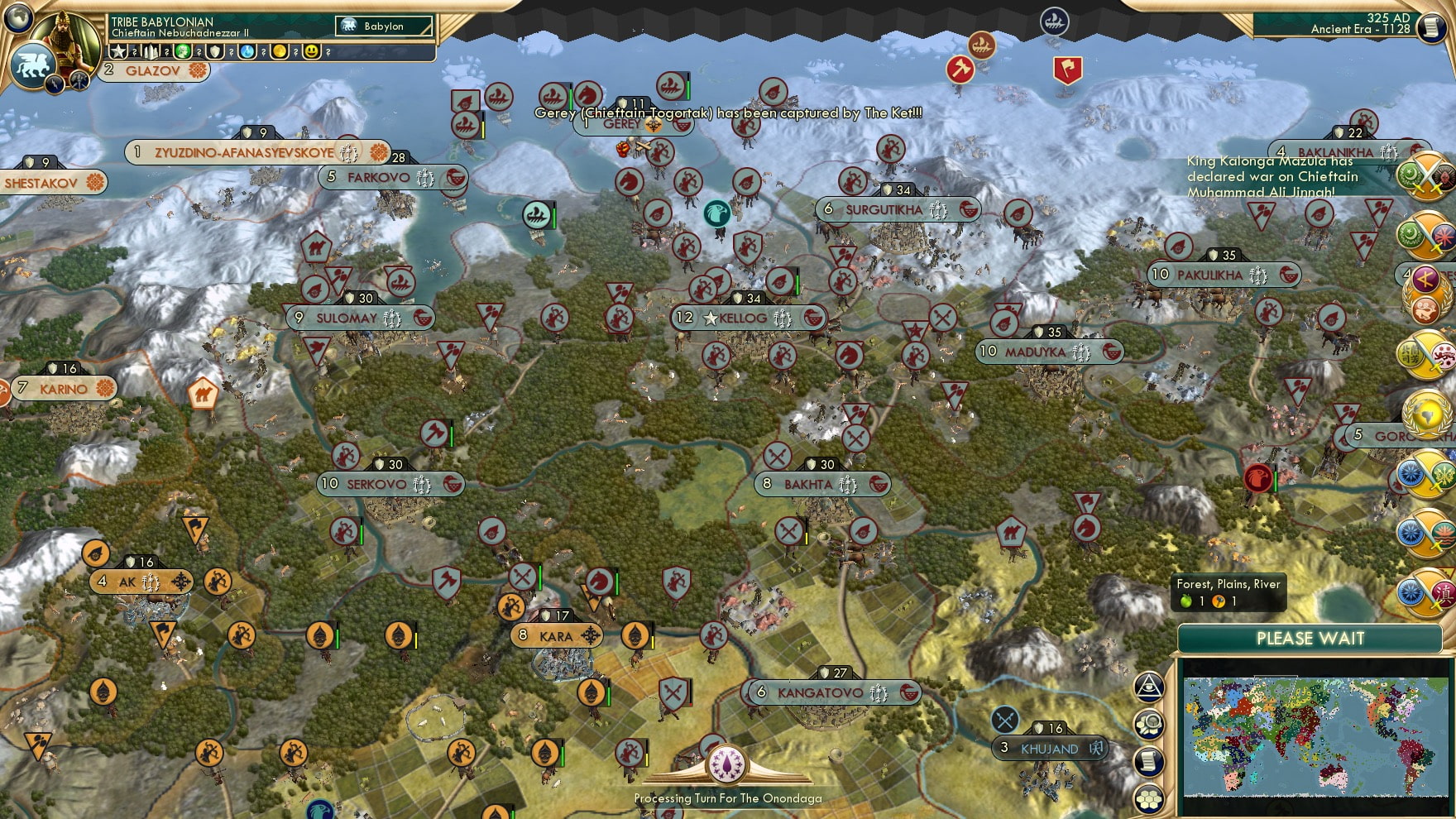Click the economic magnifier overview icon near the minimap
The height and width of the screenshot is (819, 1456).
coord(1148,724)
